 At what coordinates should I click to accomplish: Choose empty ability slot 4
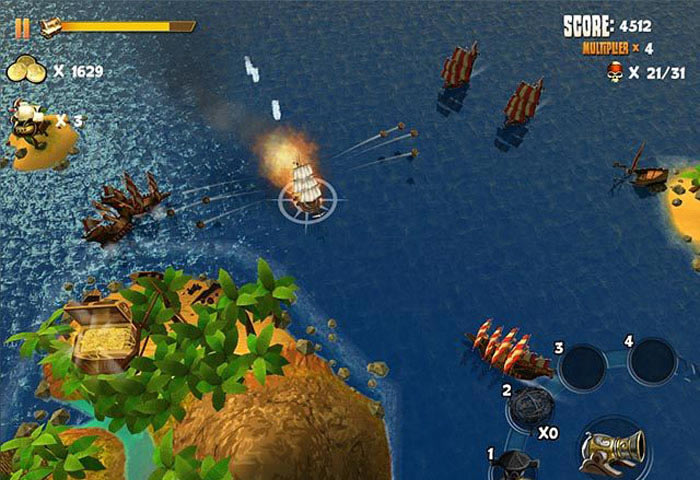click(x=652, y=360)
